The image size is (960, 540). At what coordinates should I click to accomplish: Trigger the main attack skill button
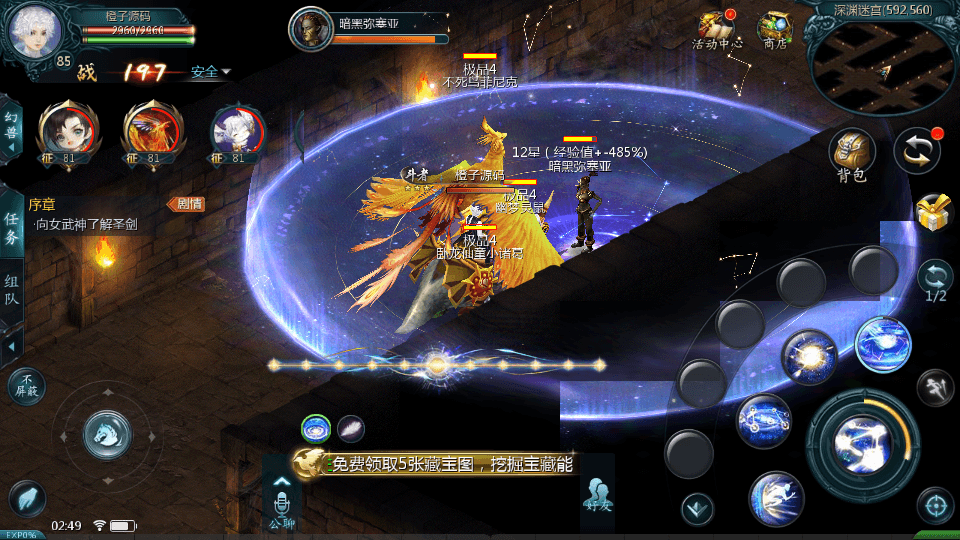861,438
